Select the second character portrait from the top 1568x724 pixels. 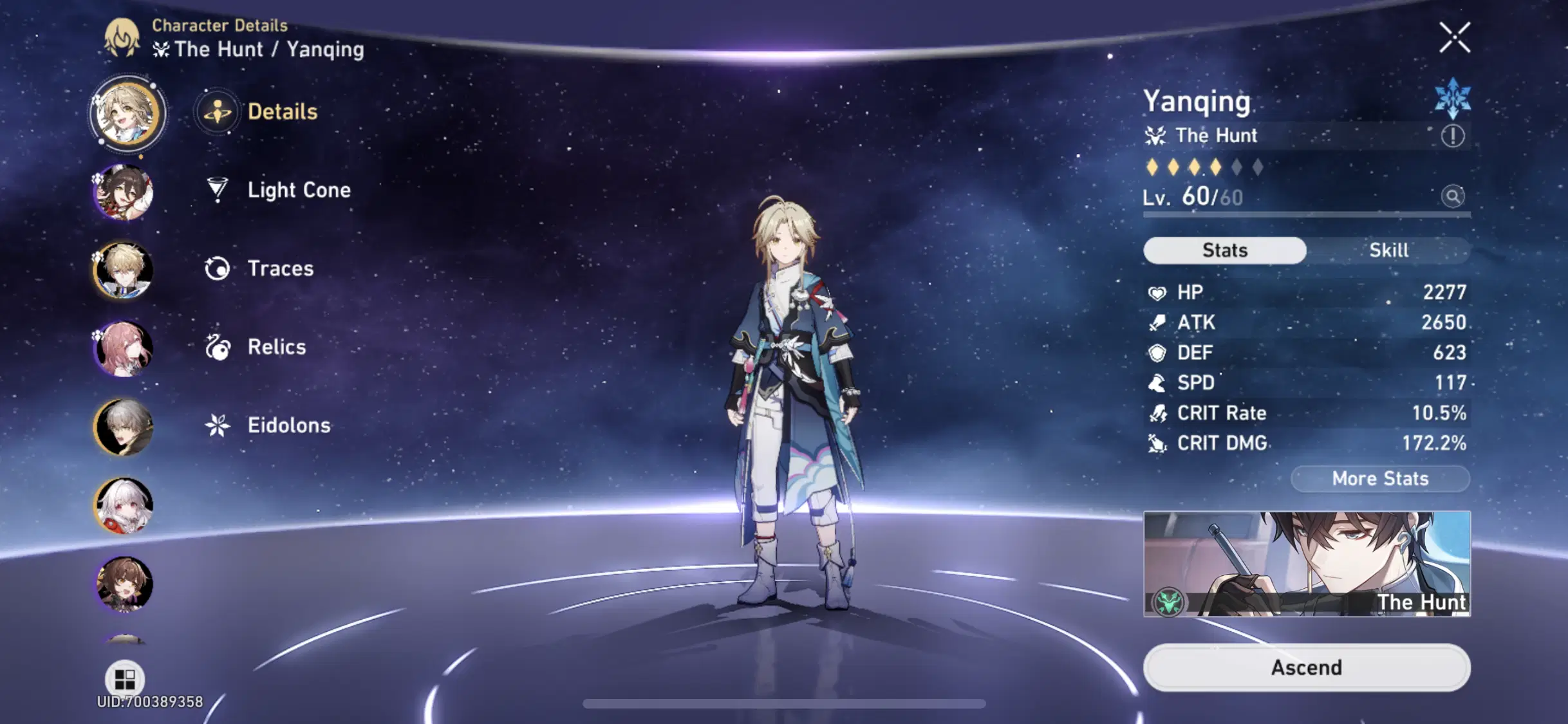tap(122, 192)
